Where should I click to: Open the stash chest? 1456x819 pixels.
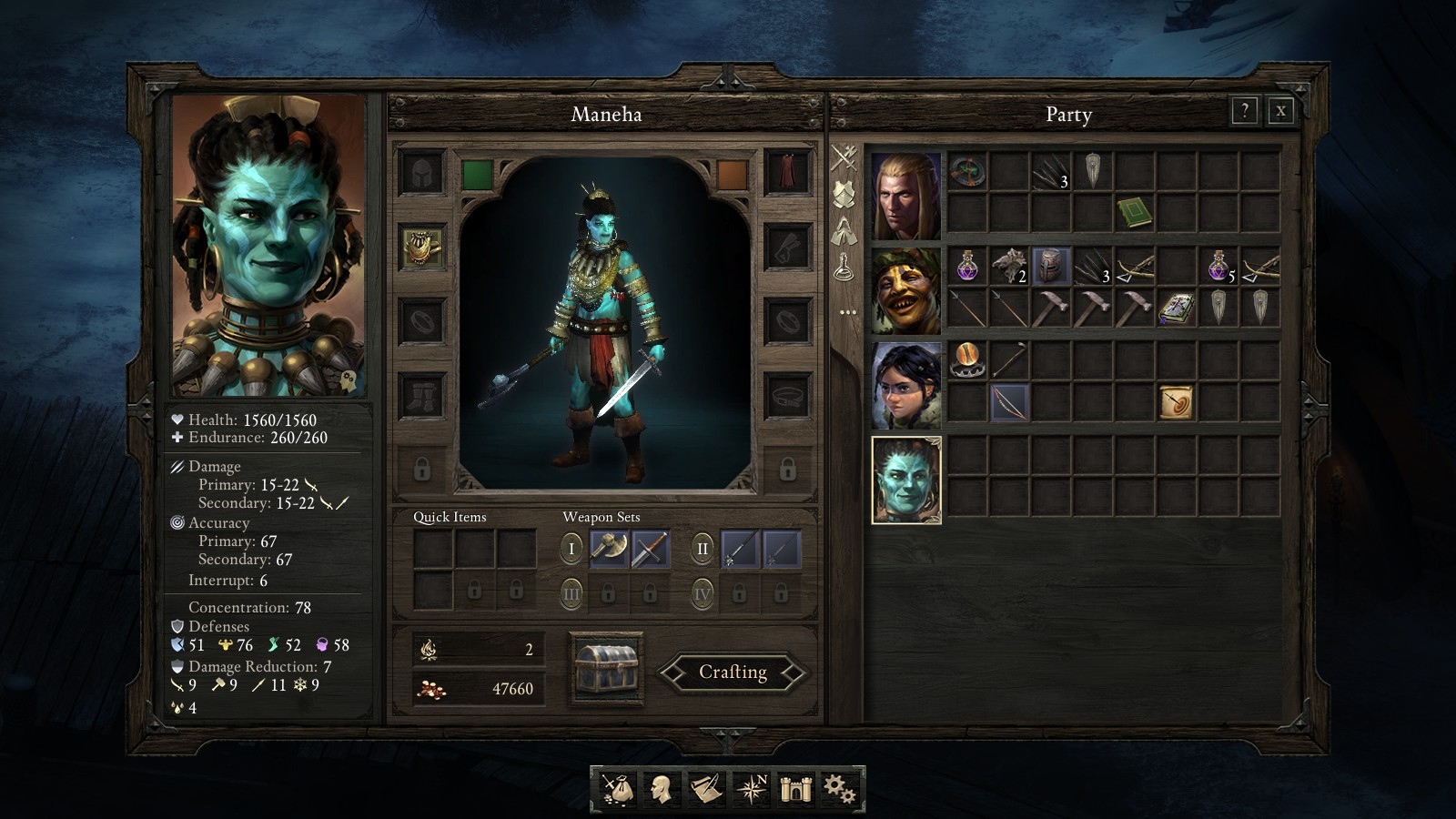tap(607, 667)
